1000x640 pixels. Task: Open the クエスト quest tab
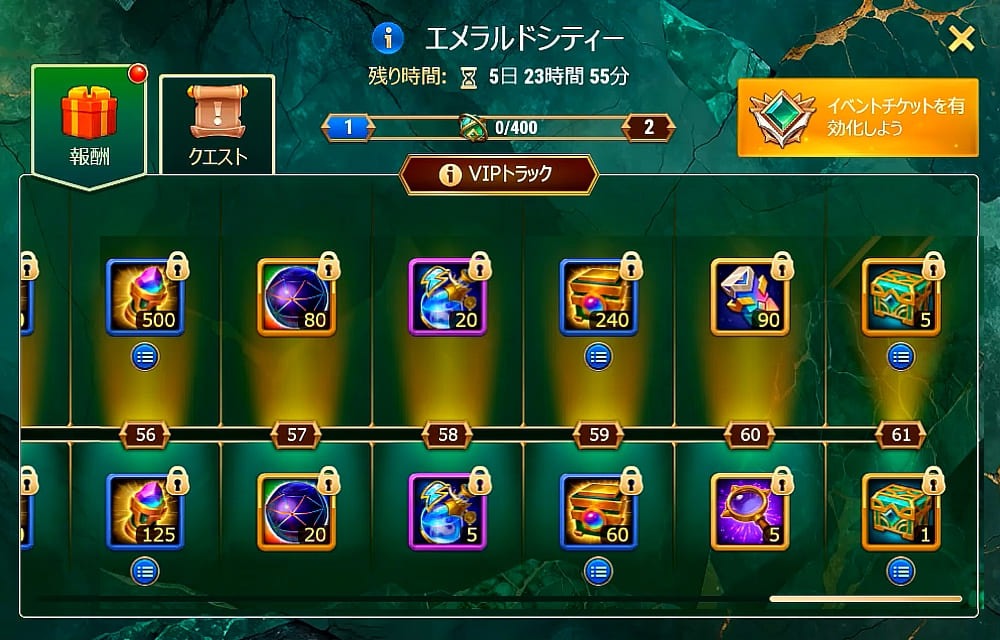217,125
